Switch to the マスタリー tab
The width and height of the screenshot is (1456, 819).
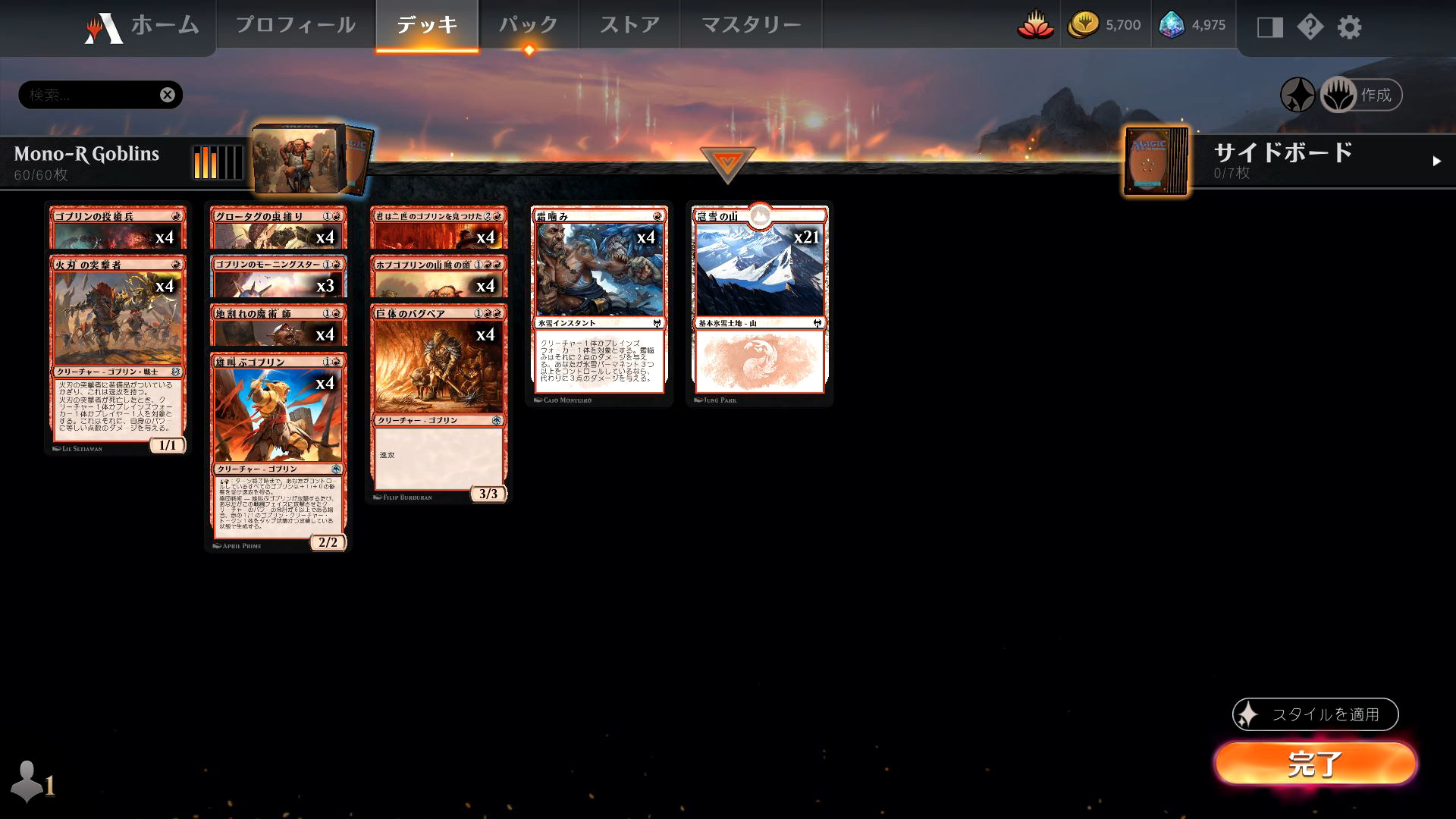[x=750, y=23]
